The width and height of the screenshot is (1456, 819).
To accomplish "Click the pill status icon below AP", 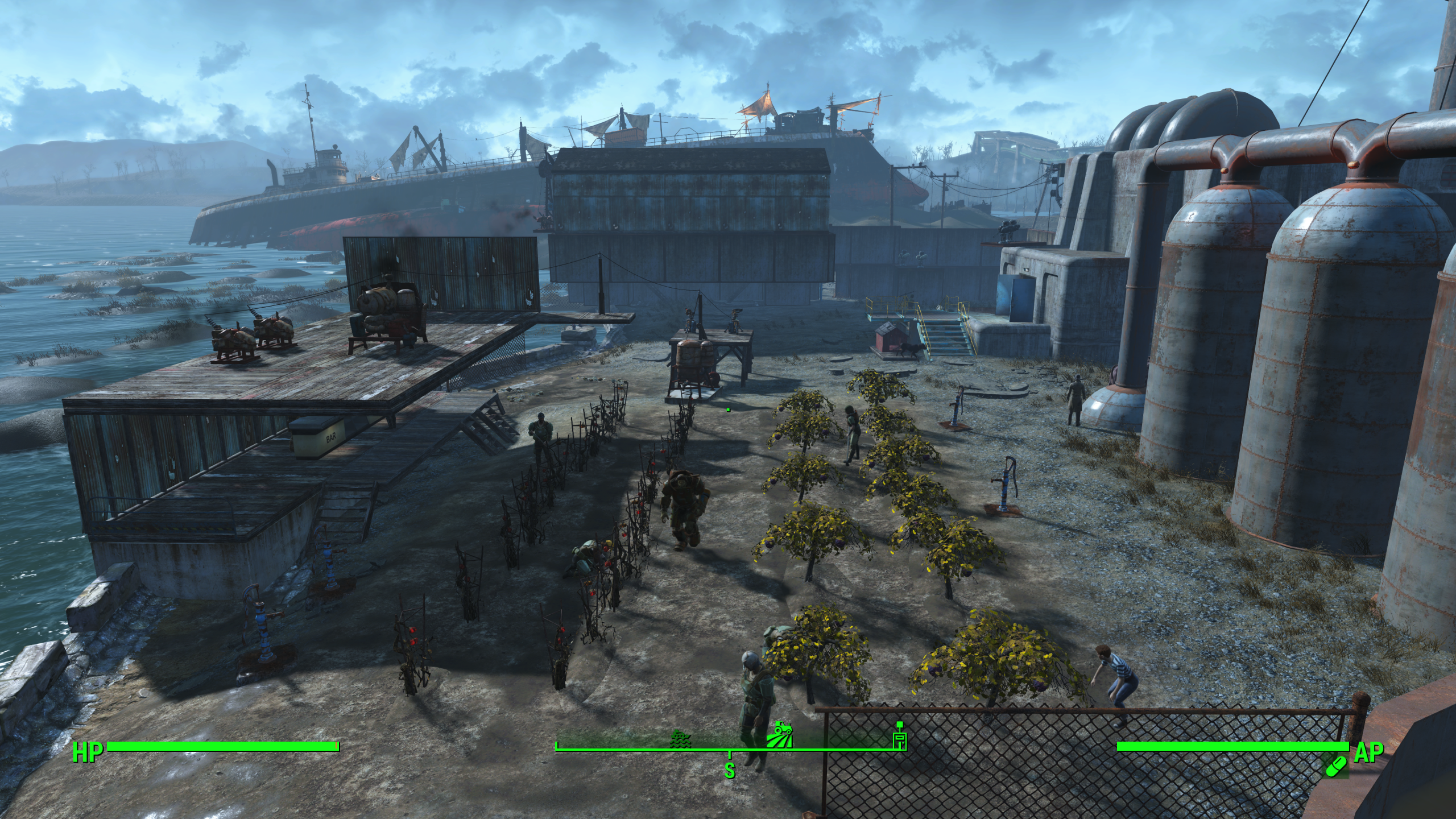I will click(x=1337, y=766).
